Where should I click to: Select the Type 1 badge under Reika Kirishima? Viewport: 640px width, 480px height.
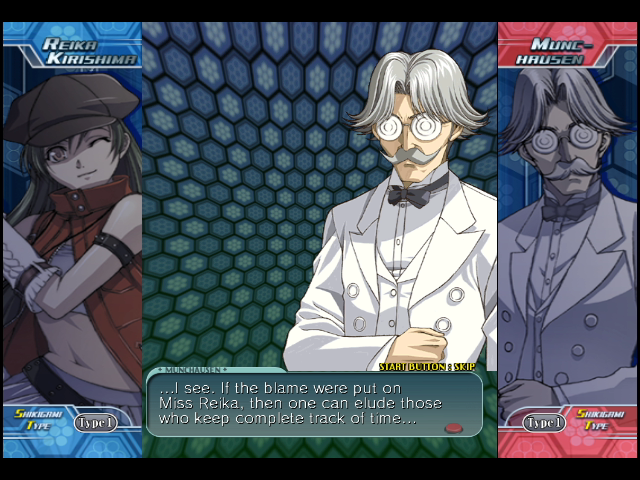(x=96, y=422)
